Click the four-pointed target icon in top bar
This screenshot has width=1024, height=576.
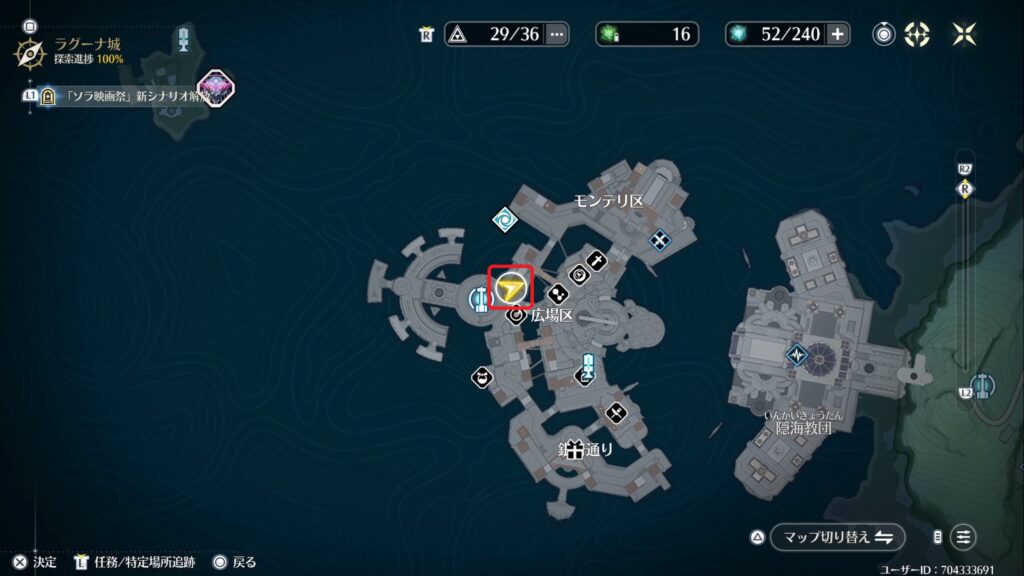(x=917, y=34)
